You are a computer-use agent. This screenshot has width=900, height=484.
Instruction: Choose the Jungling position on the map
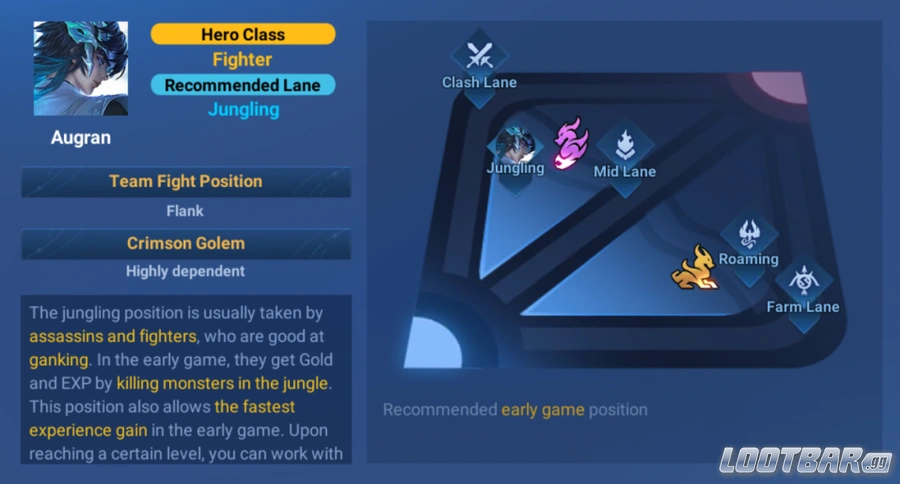point(515,148)
